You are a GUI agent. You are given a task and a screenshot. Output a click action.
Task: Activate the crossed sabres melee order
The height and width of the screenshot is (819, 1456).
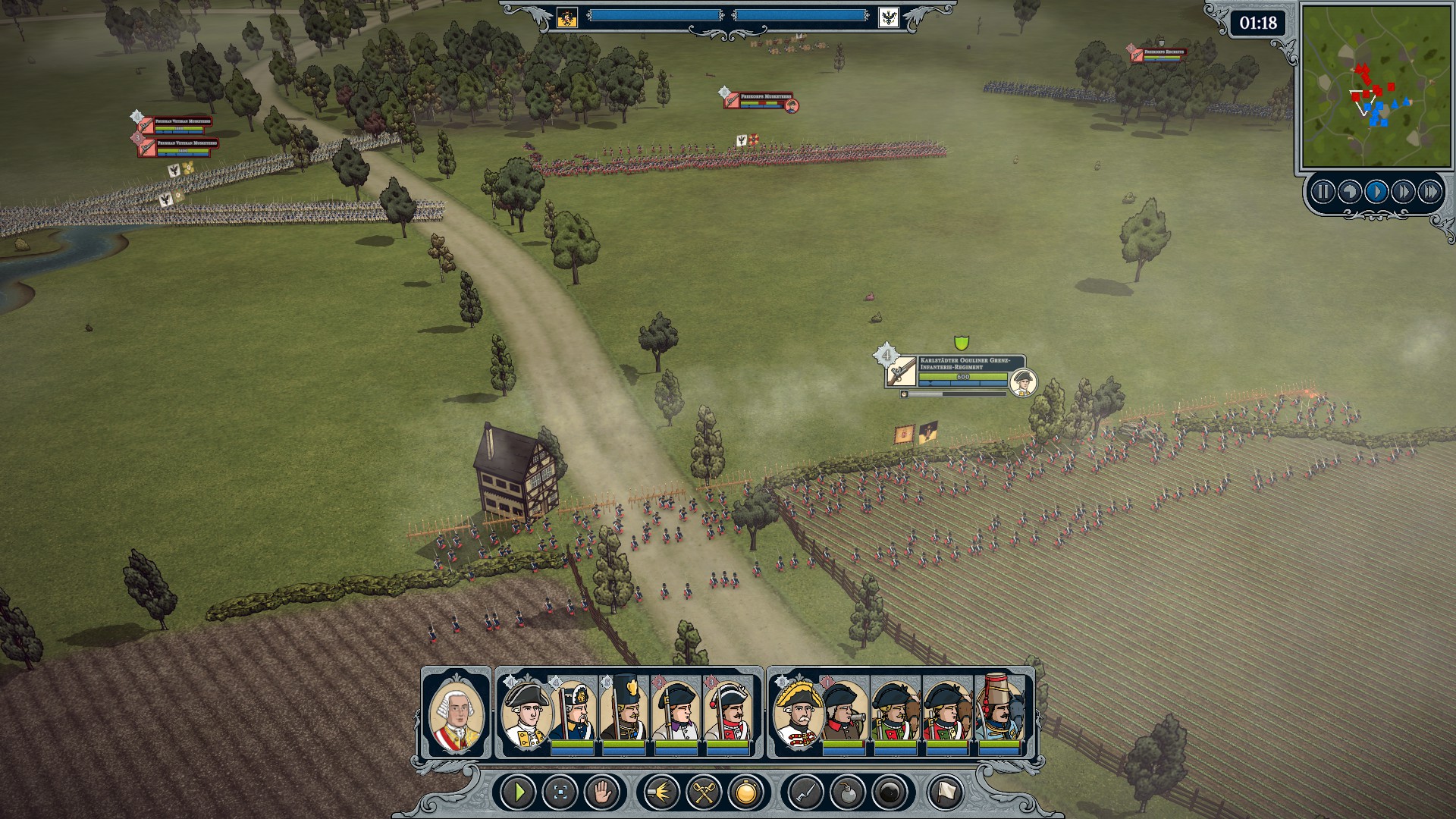[x=704, y=792]
